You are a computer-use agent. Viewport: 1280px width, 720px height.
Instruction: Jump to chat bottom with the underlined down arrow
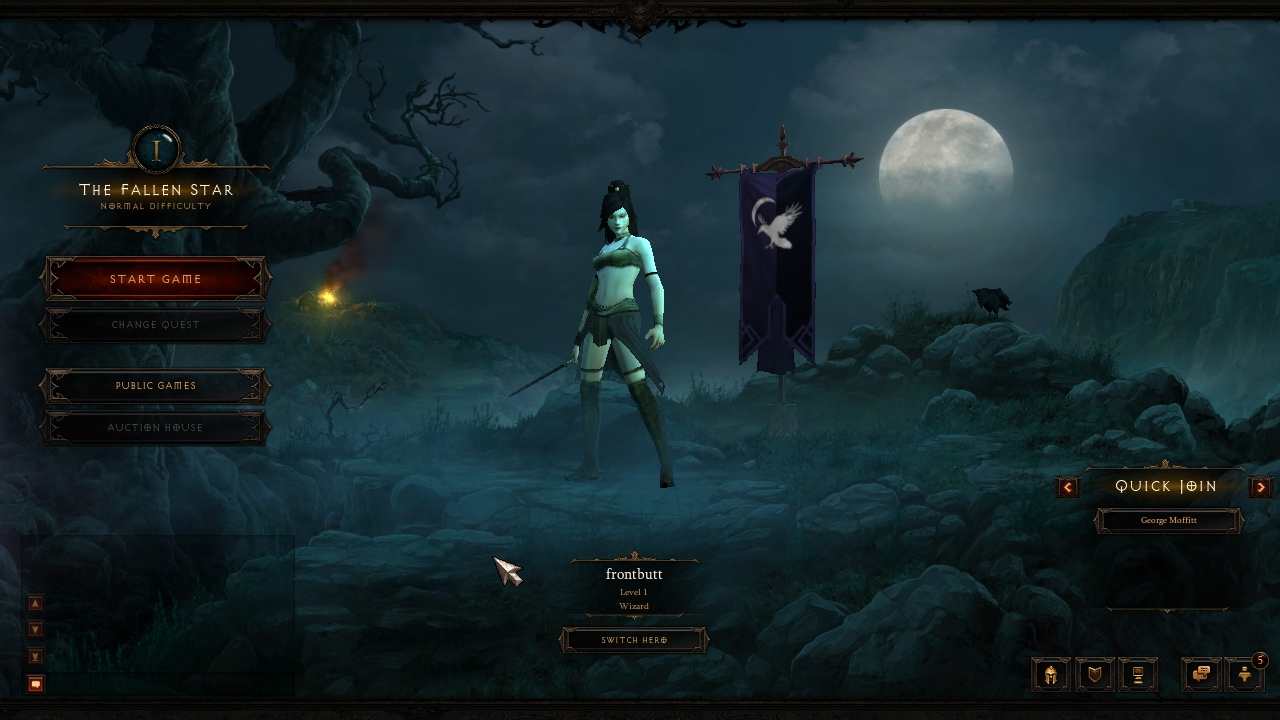[36, 656]
